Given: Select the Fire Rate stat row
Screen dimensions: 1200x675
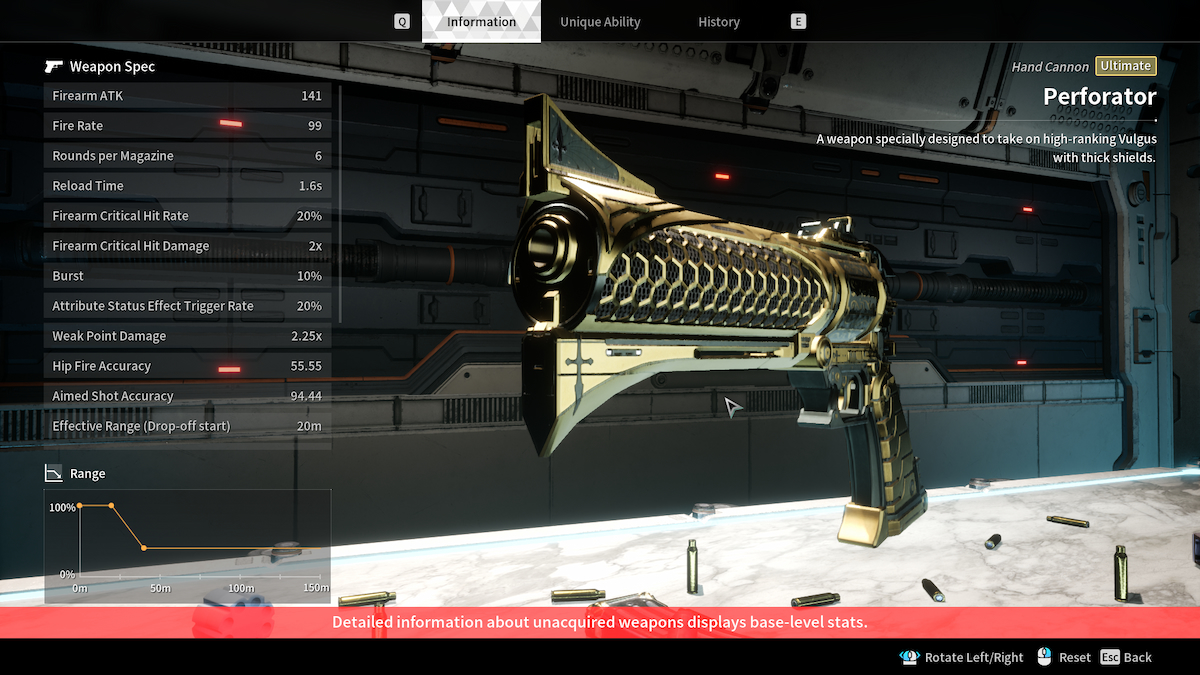Looking at the screenshot, I should click(187, 126).
